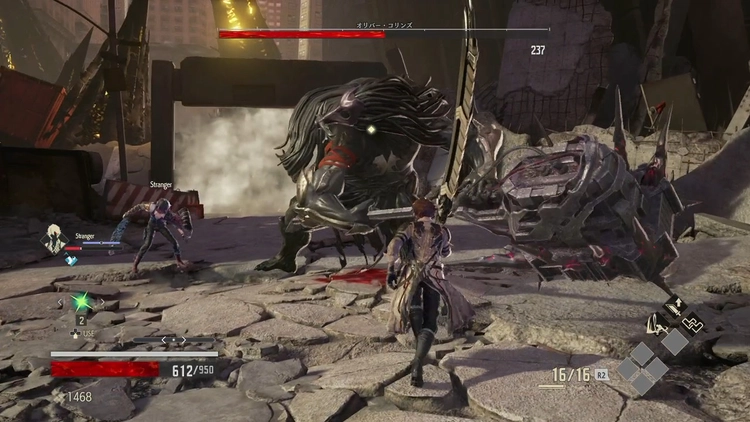Cycle quick item with the left arrow
The image size is (750, 422).
point(59,302)
